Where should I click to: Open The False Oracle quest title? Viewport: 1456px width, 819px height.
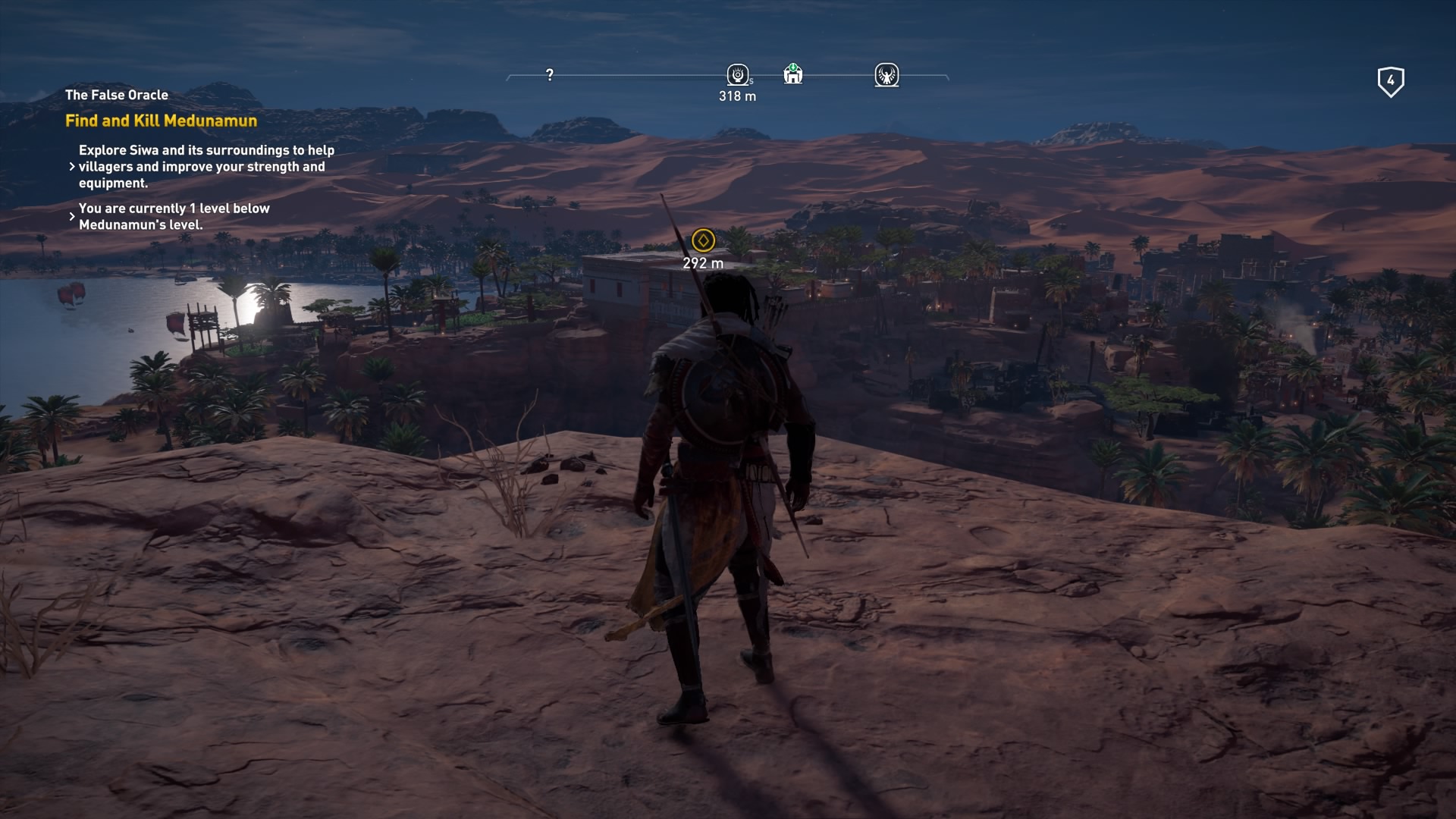coord(117,95)
